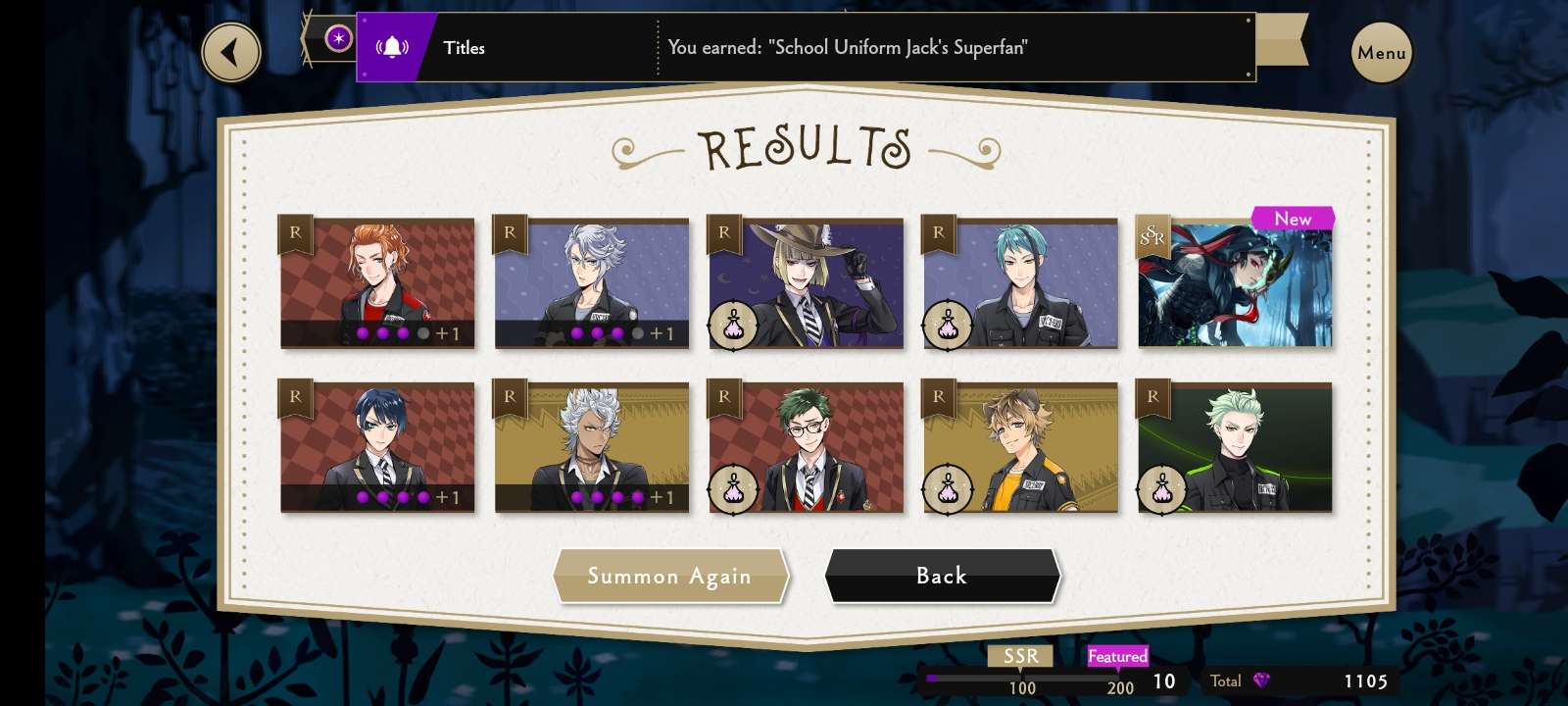View the teal-haired character card
This screenshot has height=706, width=1568.
(x=1020, y=283)
